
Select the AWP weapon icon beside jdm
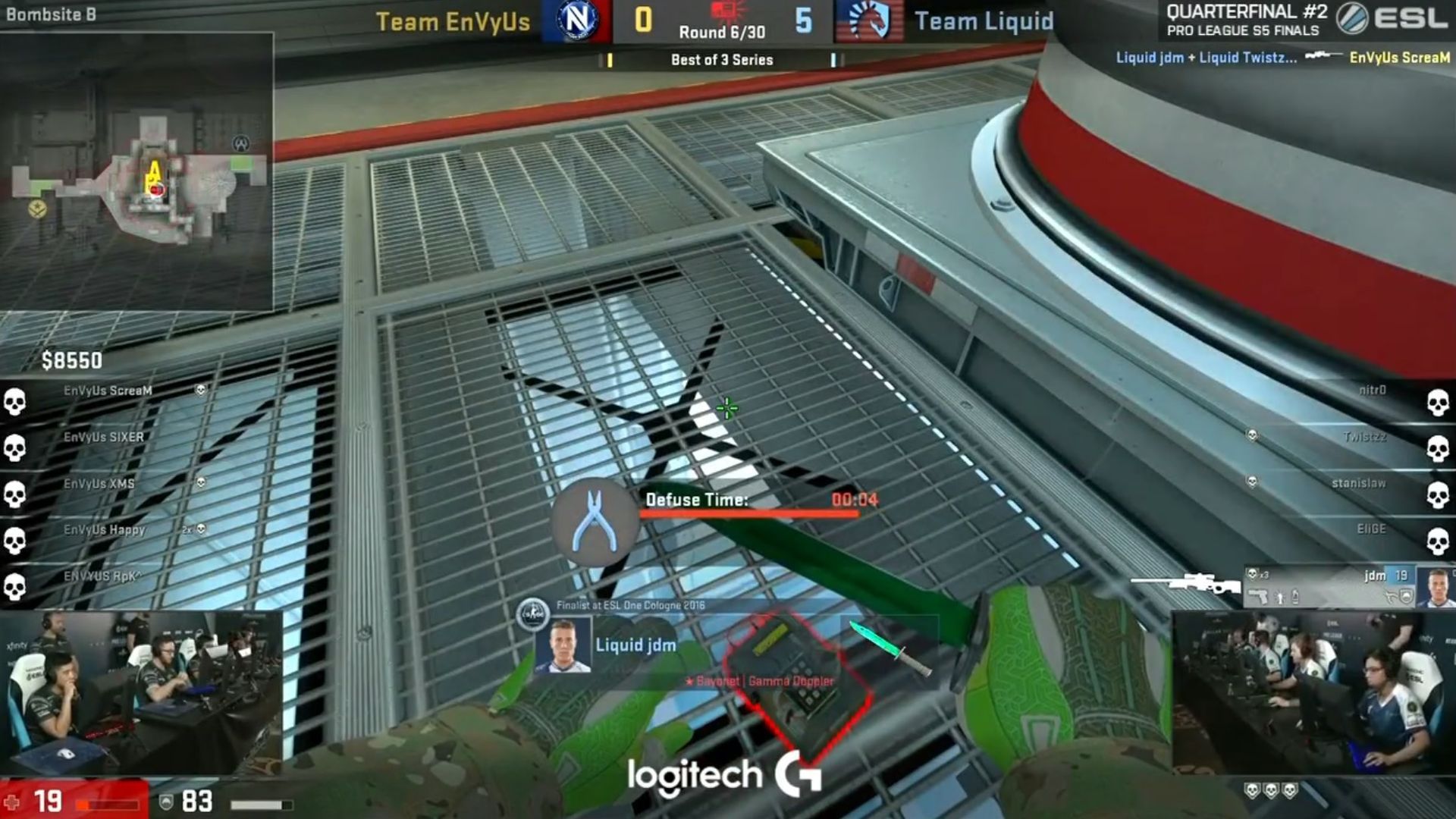(1191, 582)
